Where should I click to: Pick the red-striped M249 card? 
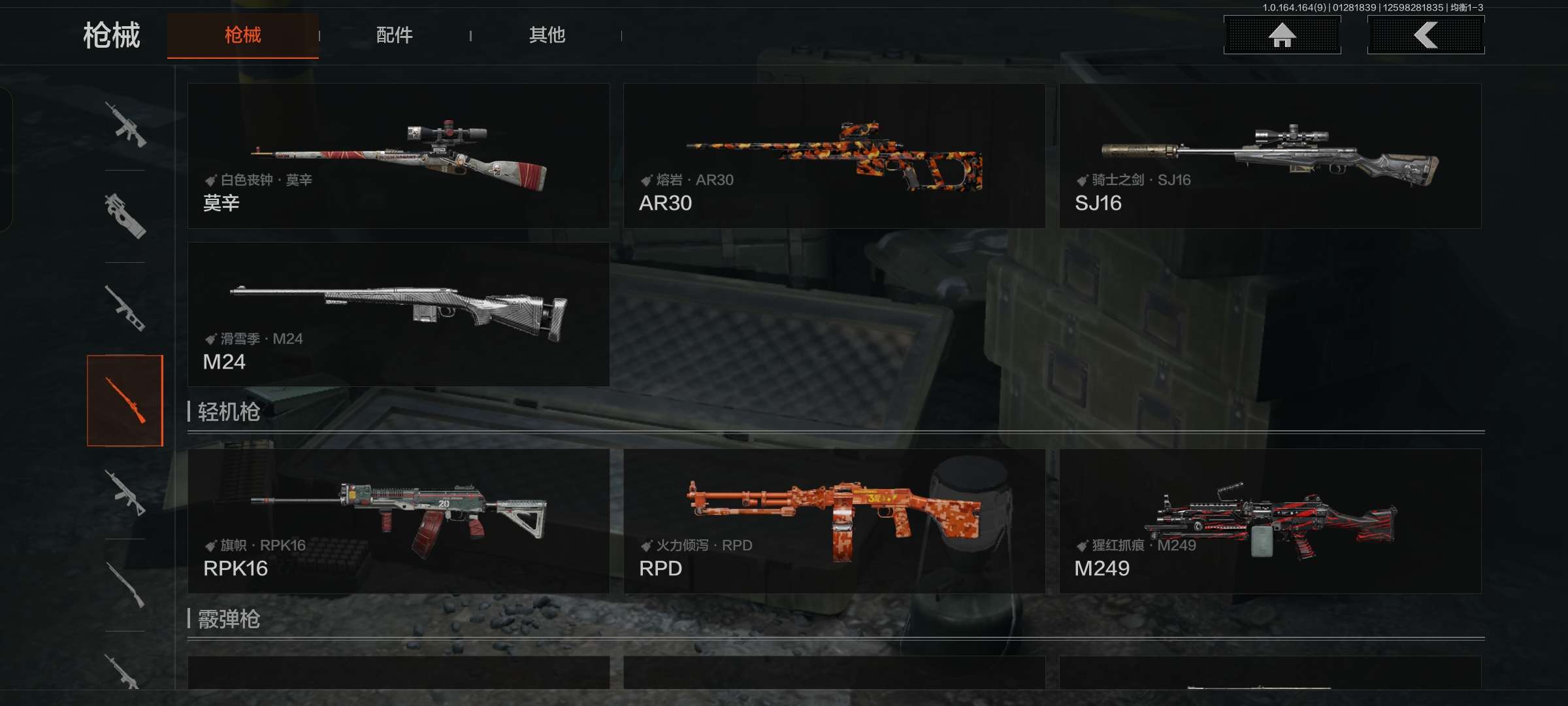pos(1270,521)
